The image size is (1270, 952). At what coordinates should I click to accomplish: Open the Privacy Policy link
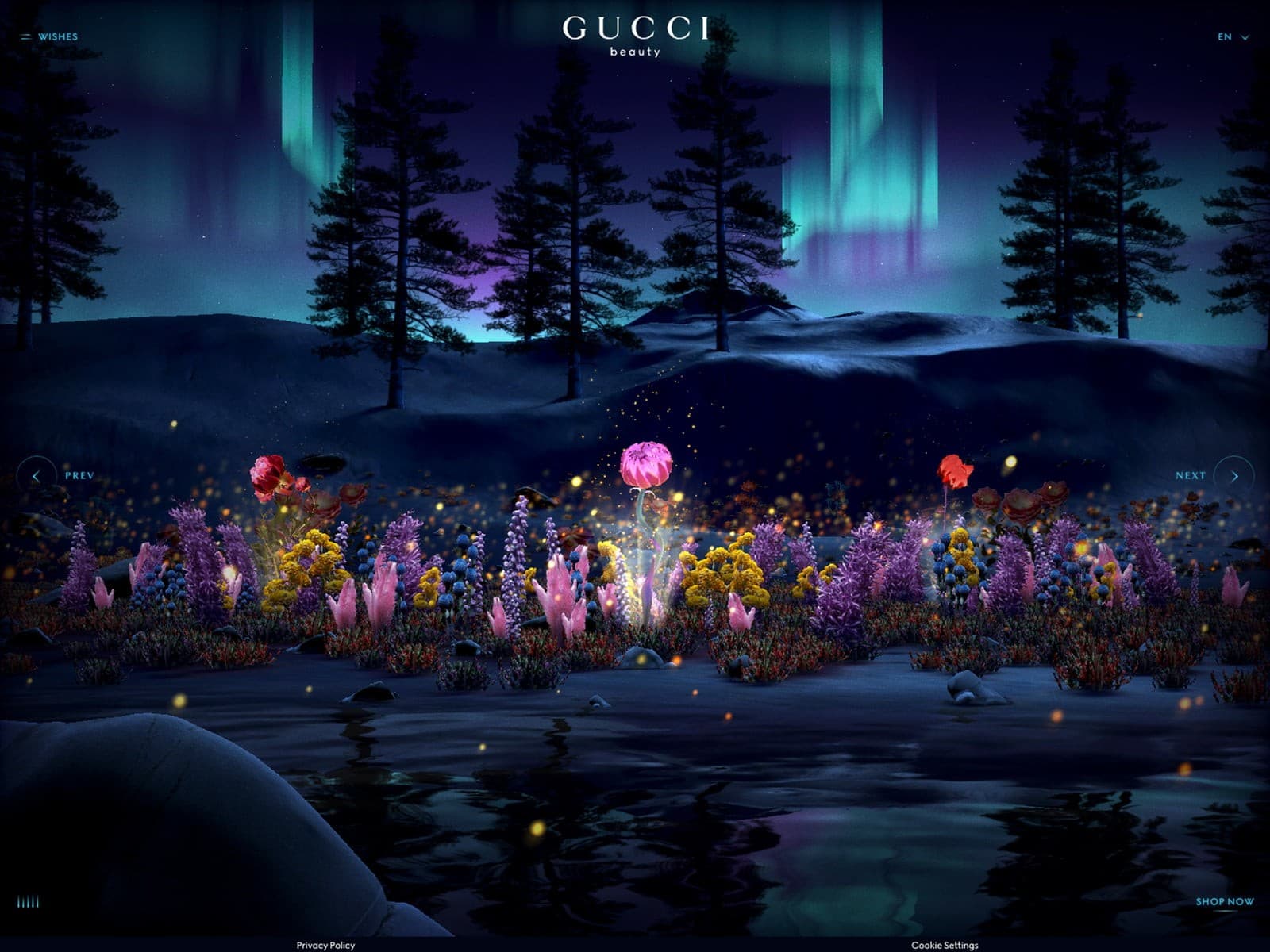325,945
